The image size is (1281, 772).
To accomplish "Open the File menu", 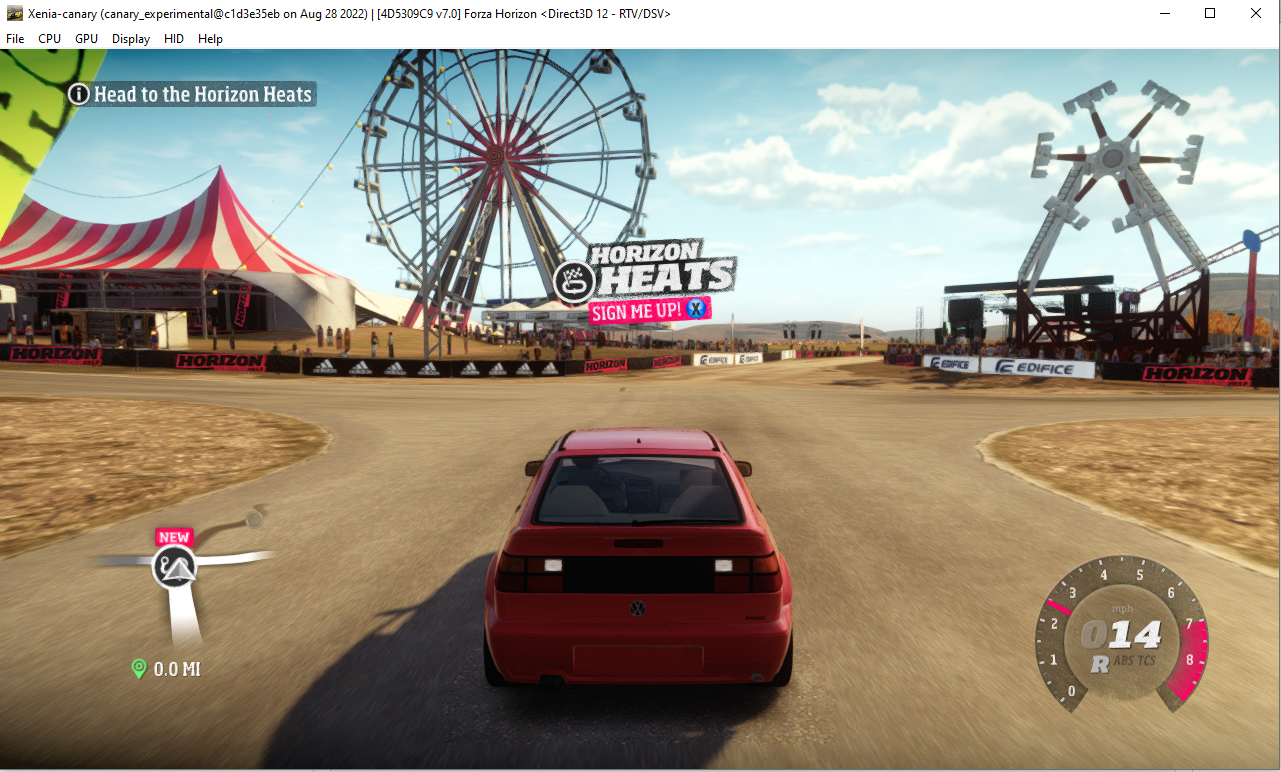I will 15,38.
